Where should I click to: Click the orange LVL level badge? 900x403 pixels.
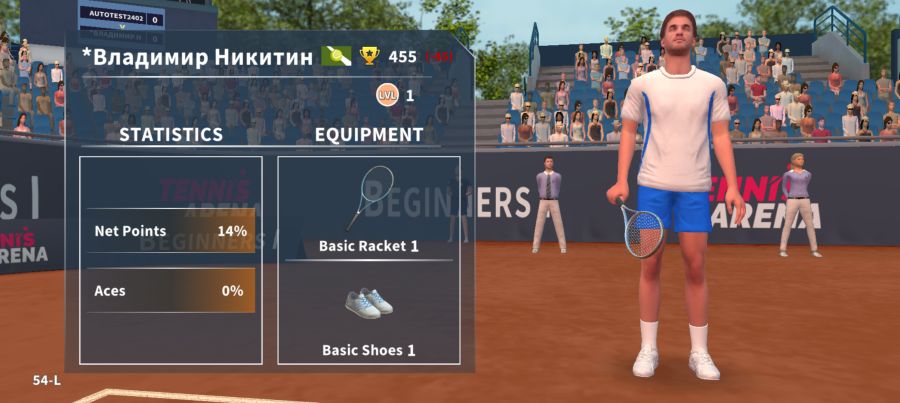tap(386, 95)
